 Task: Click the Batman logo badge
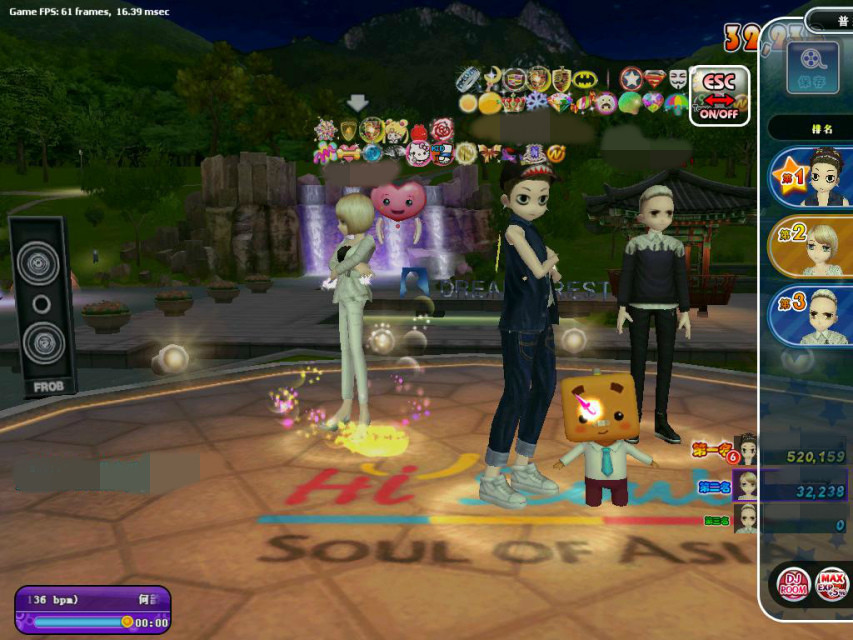(x=587, y=79)
